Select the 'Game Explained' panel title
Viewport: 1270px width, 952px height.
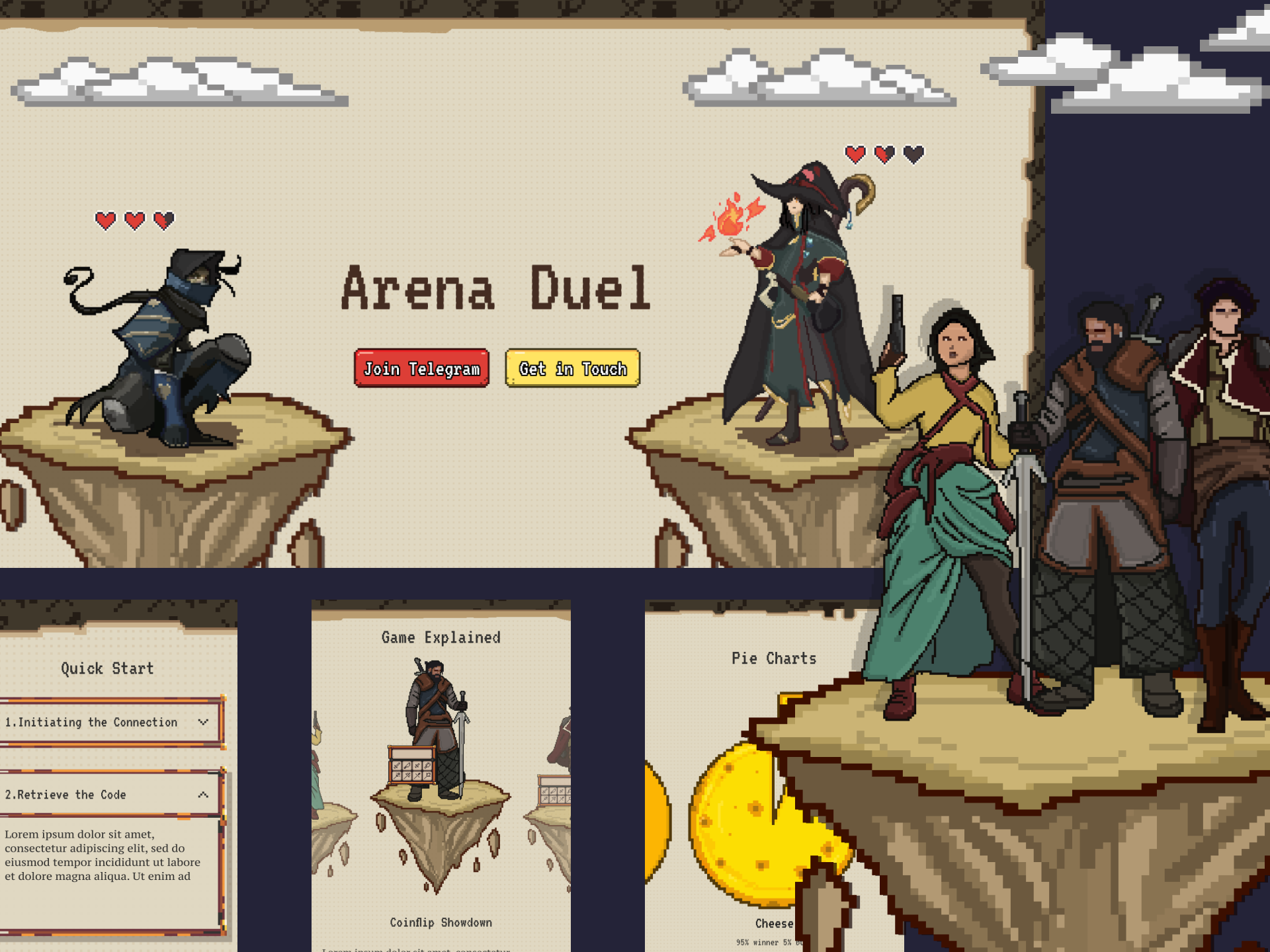pyautogui.click(x=441, y=637)
